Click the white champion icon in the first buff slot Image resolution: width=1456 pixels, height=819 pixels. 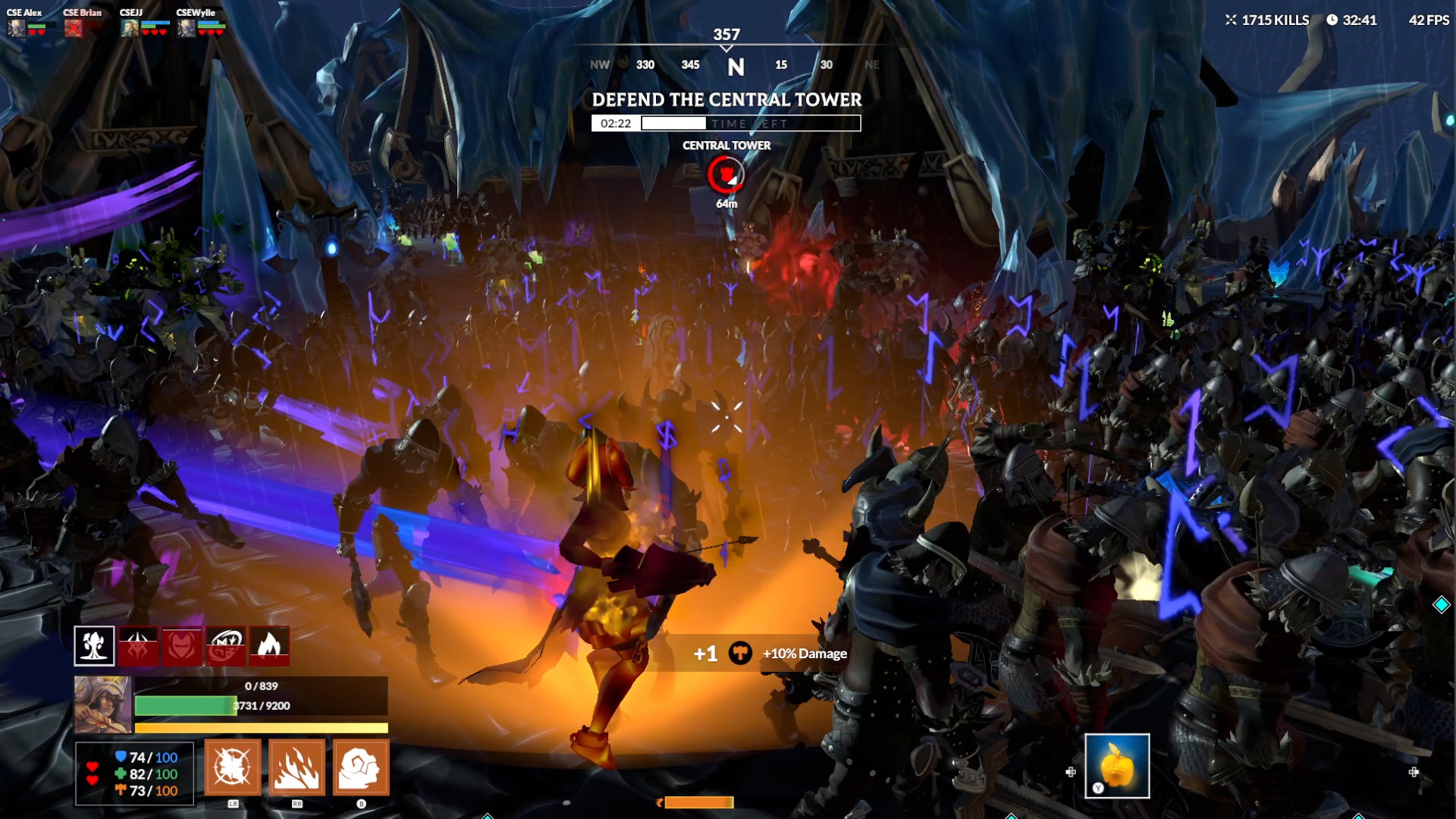[x=93, y=646]
